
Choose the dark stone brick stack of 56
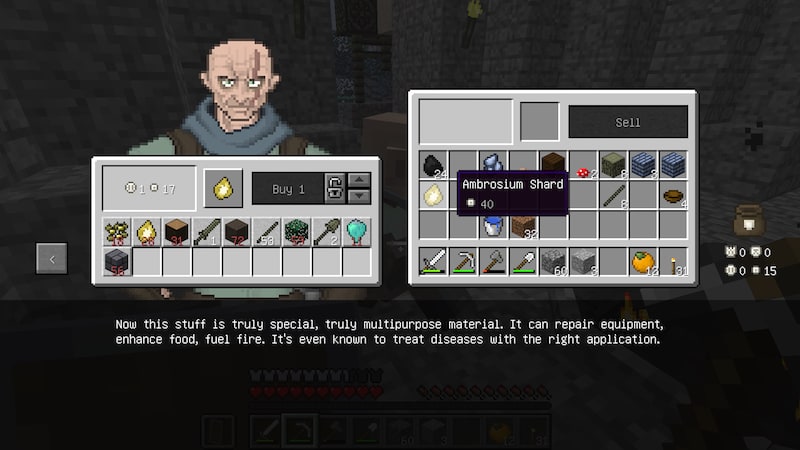click(x=117, y=262)
